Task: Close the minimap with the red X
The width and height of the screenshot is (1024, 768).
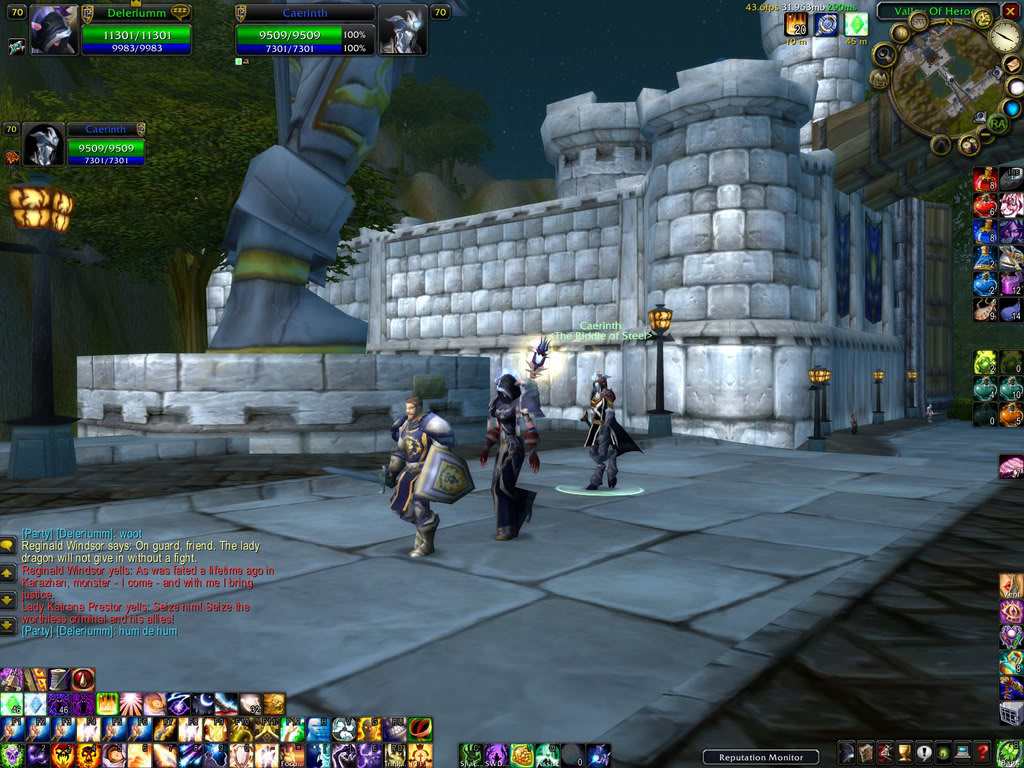Action: click(1011, 11)
